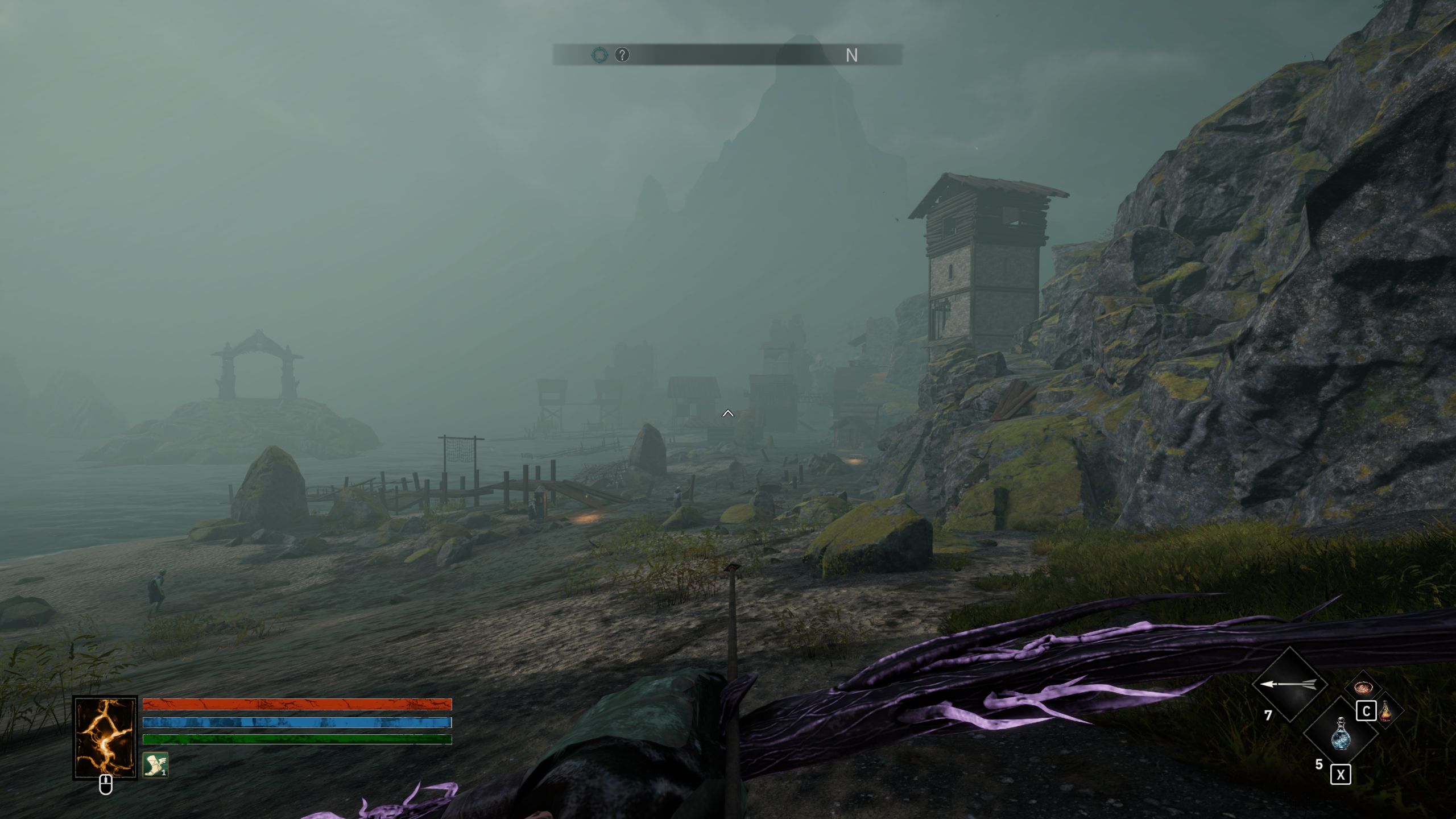This screenshot has height=819, width=1456.
Task: Select the orange fire potion slot
Action: [1386, 711]
